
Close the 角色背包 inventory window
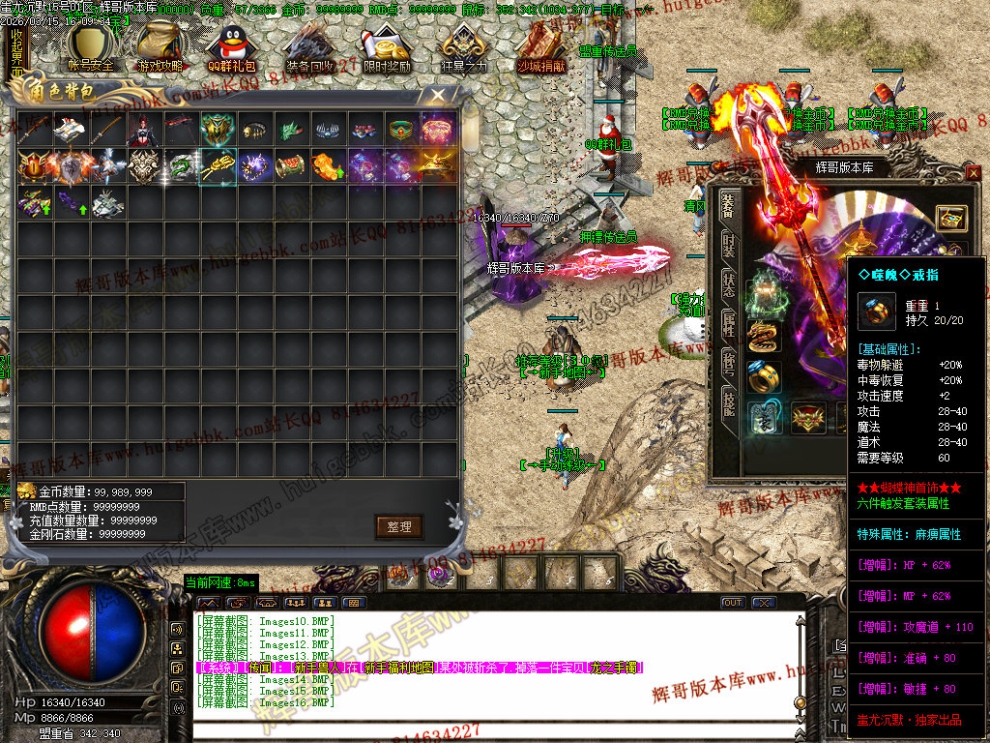(x=438, y=96)
